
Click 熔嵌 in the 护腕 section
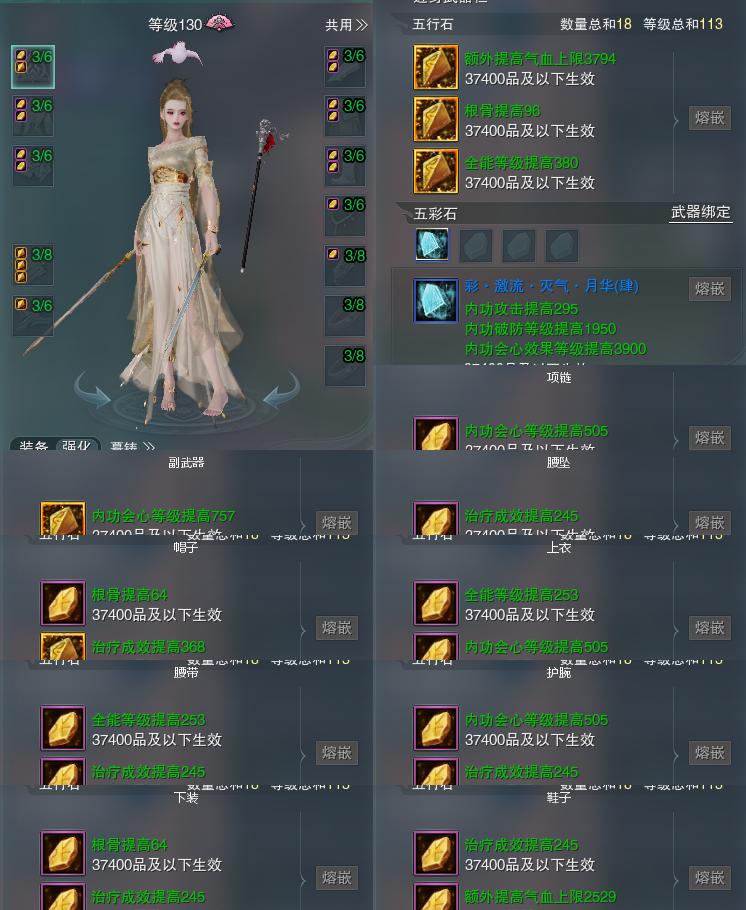pos(709,753)
